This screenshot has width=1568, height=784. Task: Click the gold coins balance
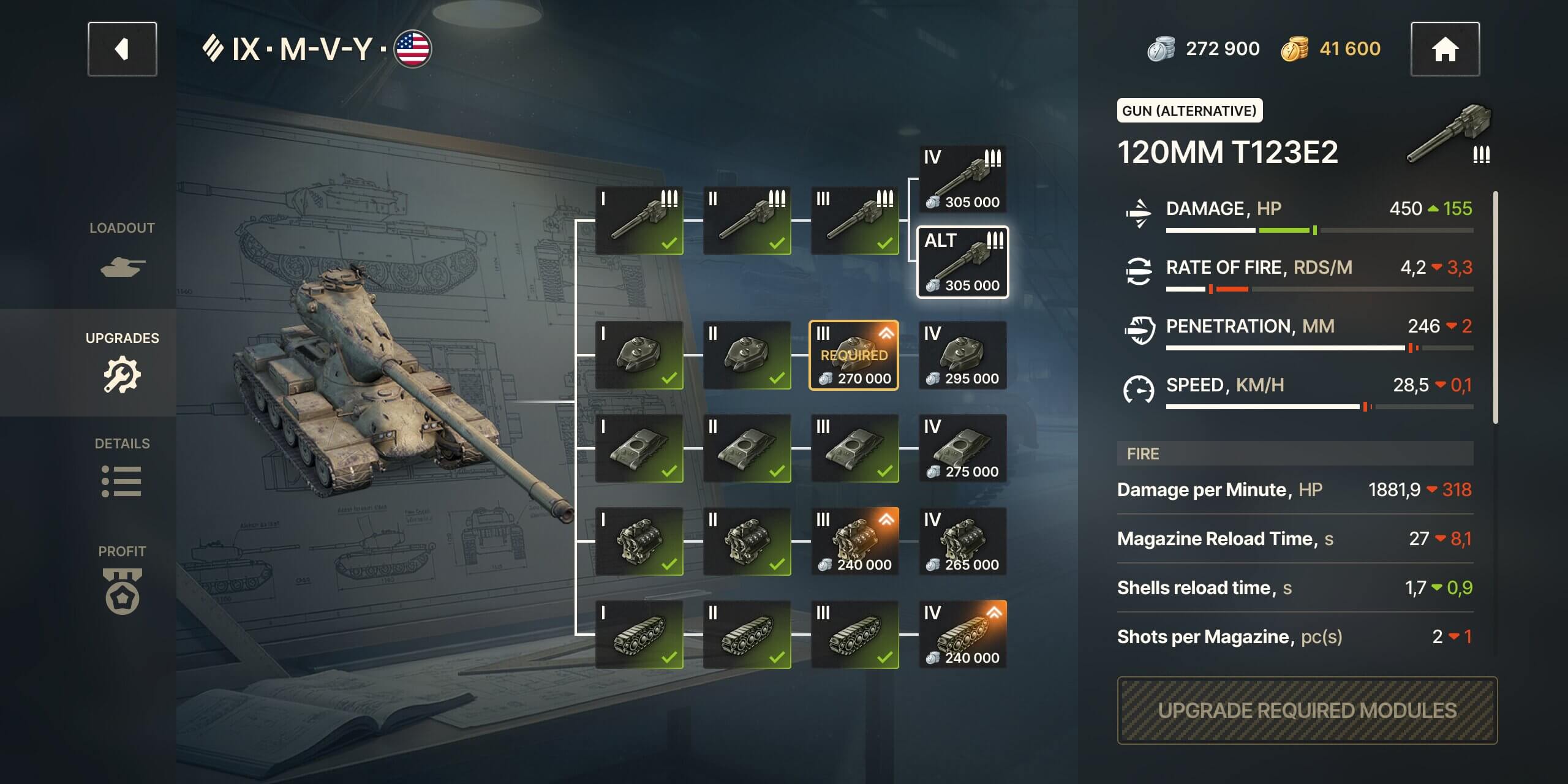[1331, 49]
